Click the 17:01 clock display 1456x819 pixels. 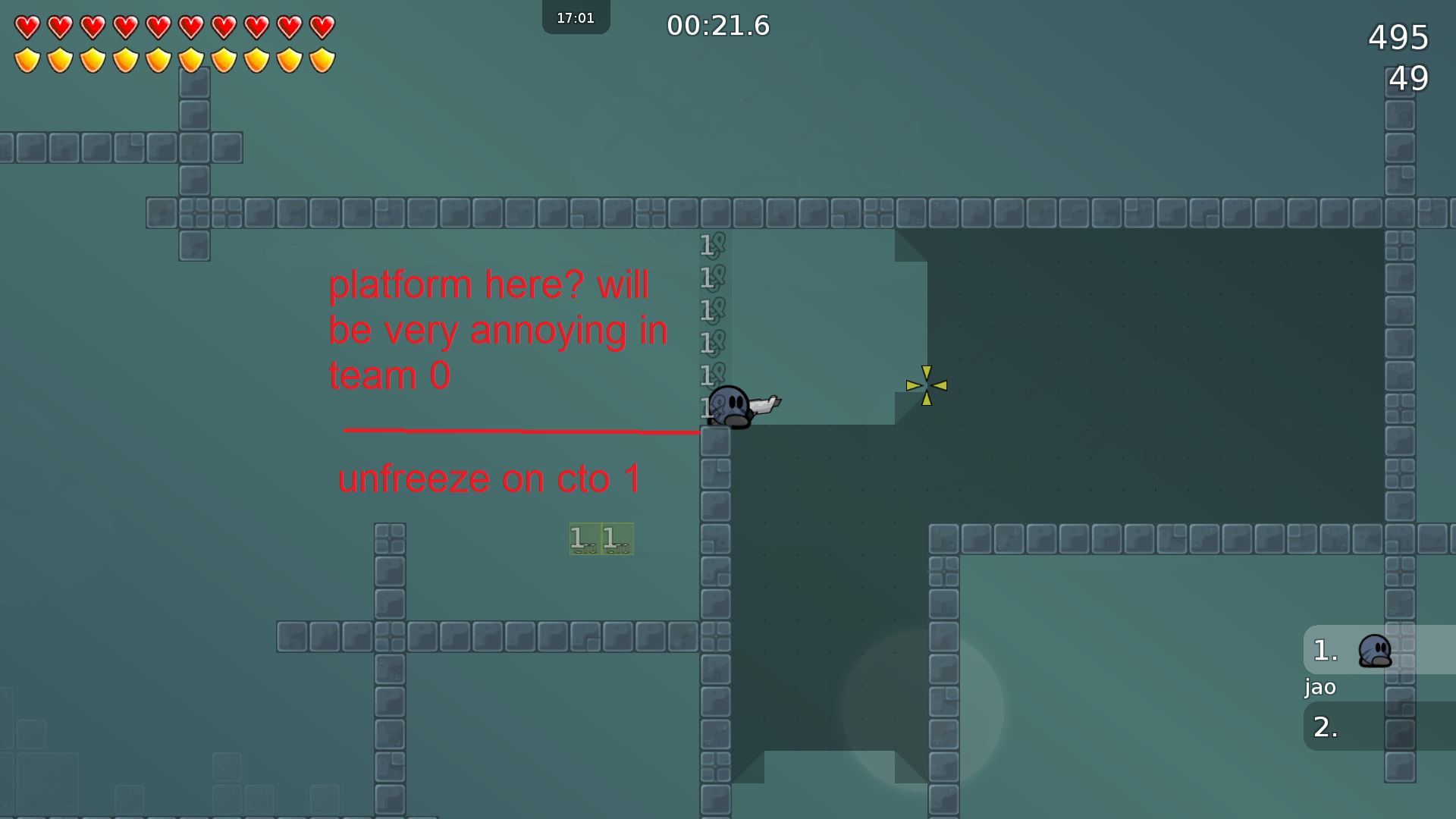point(575,16)
